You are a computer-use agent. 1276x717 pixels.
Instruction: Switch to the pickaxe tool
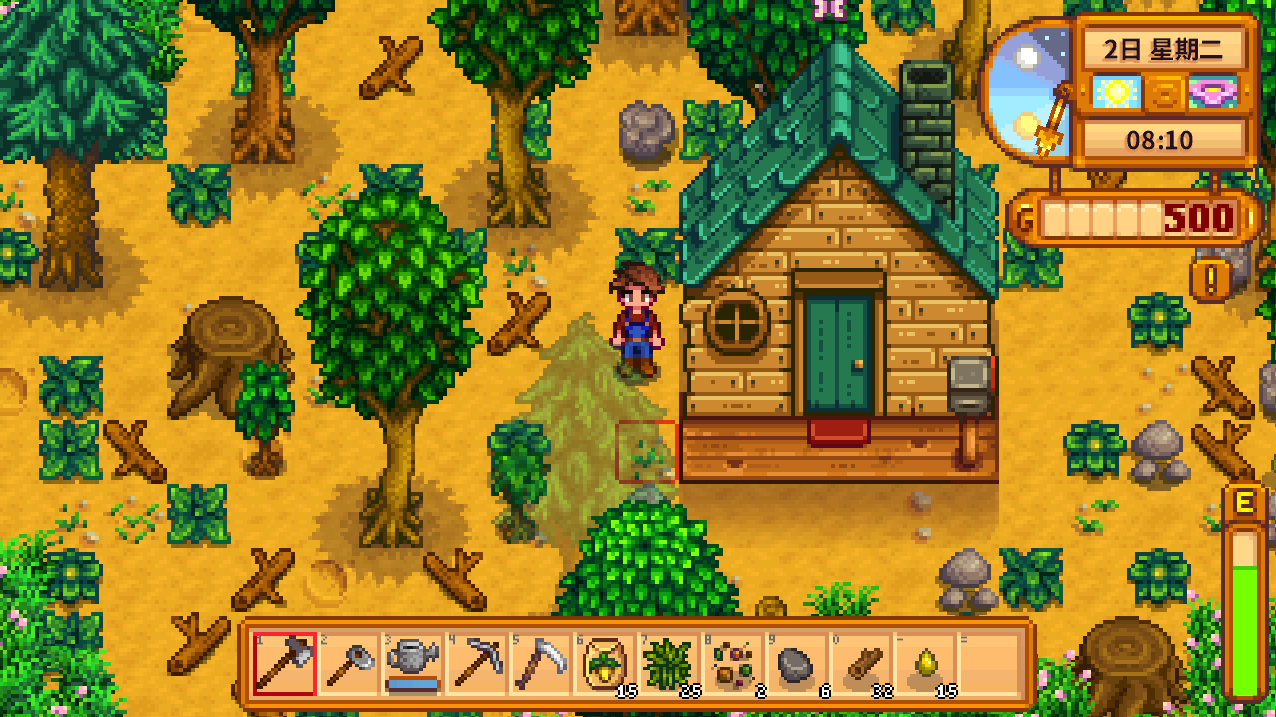tap(477, 663)
